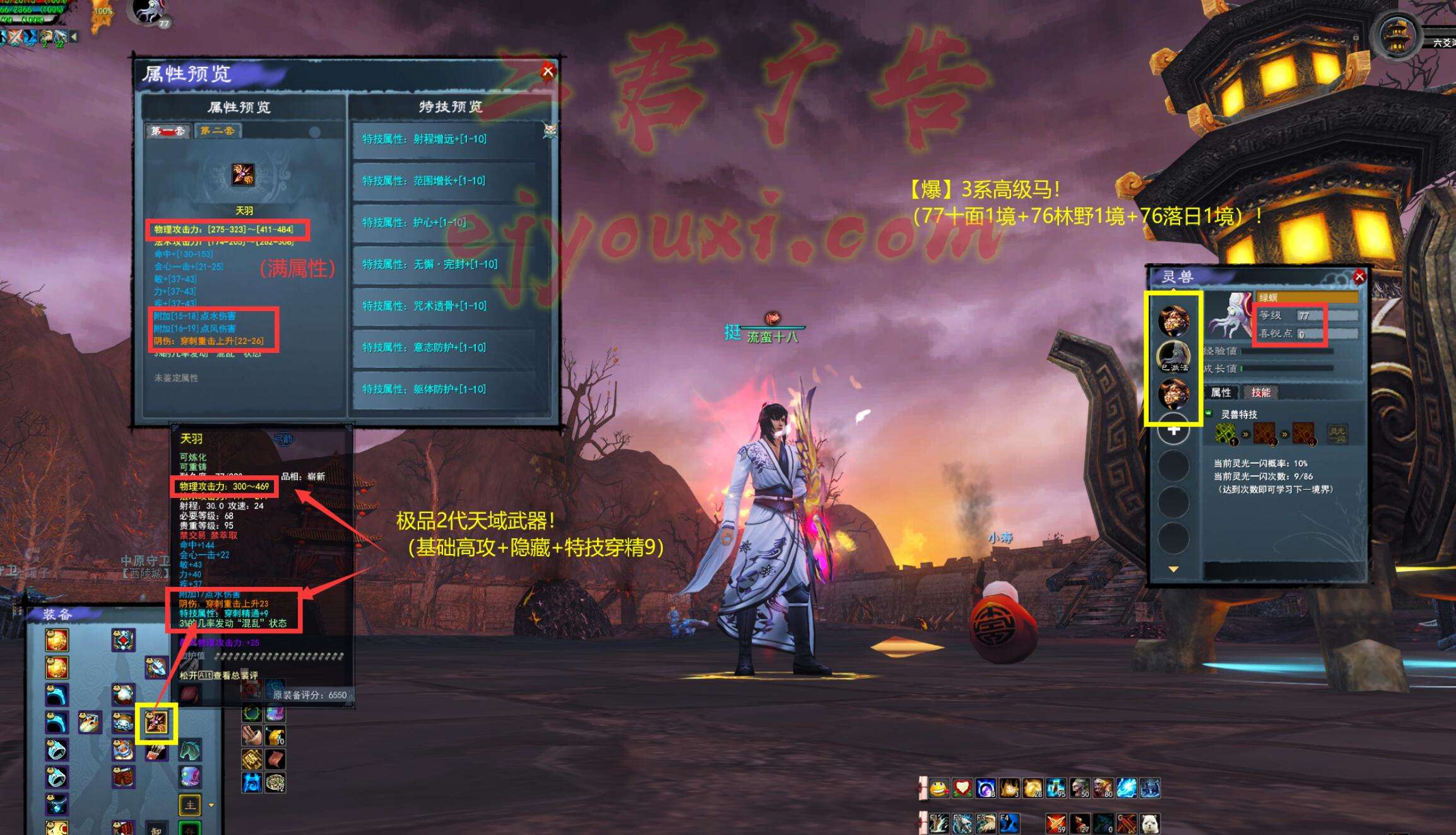Viewport: 1456px width, 835px height.
Task: Select the activated octopus spirit beast portrait
Action: 1173,356
